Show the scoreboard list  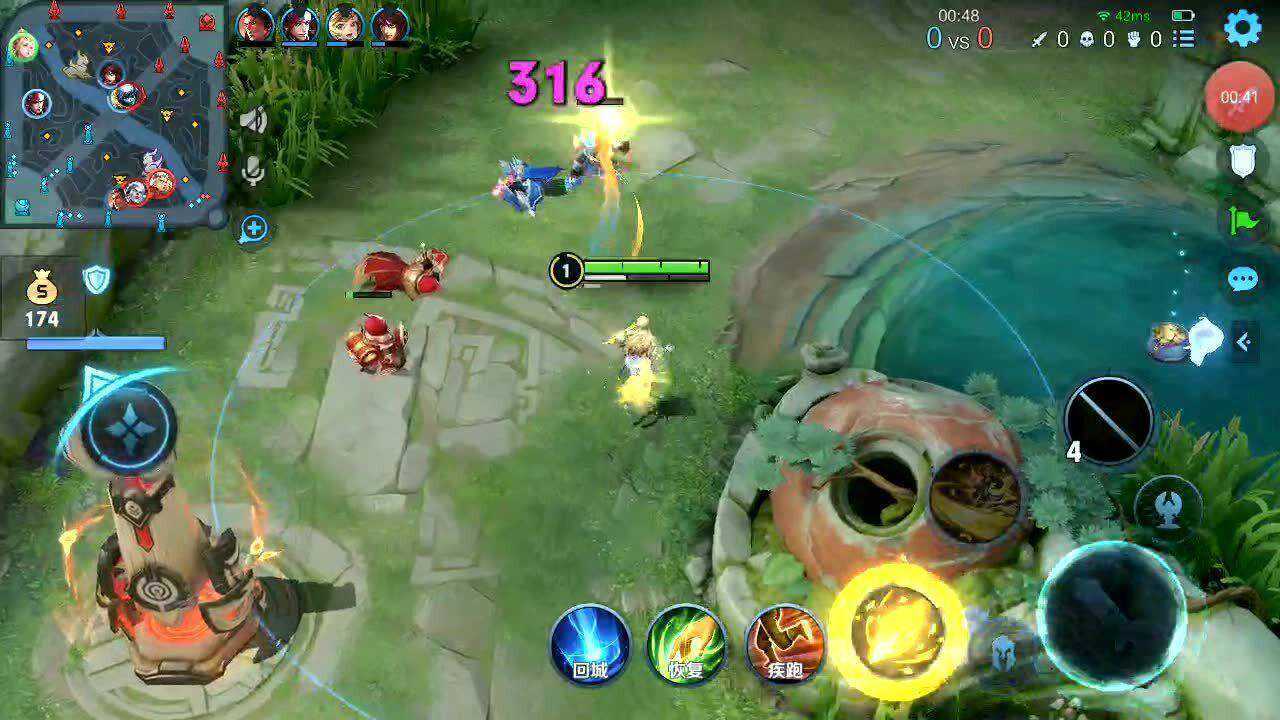pos(1185,39)
